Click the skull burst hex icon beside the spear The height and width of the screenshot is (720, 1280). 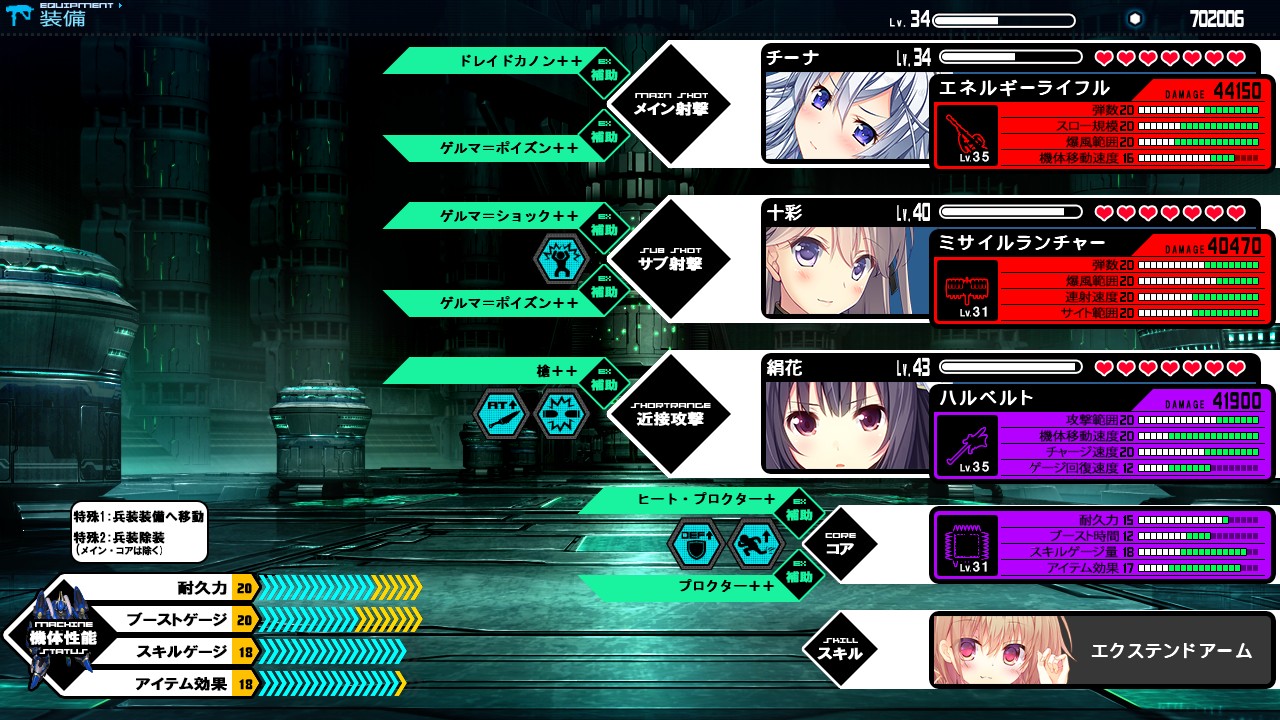[x=560, y=414]
